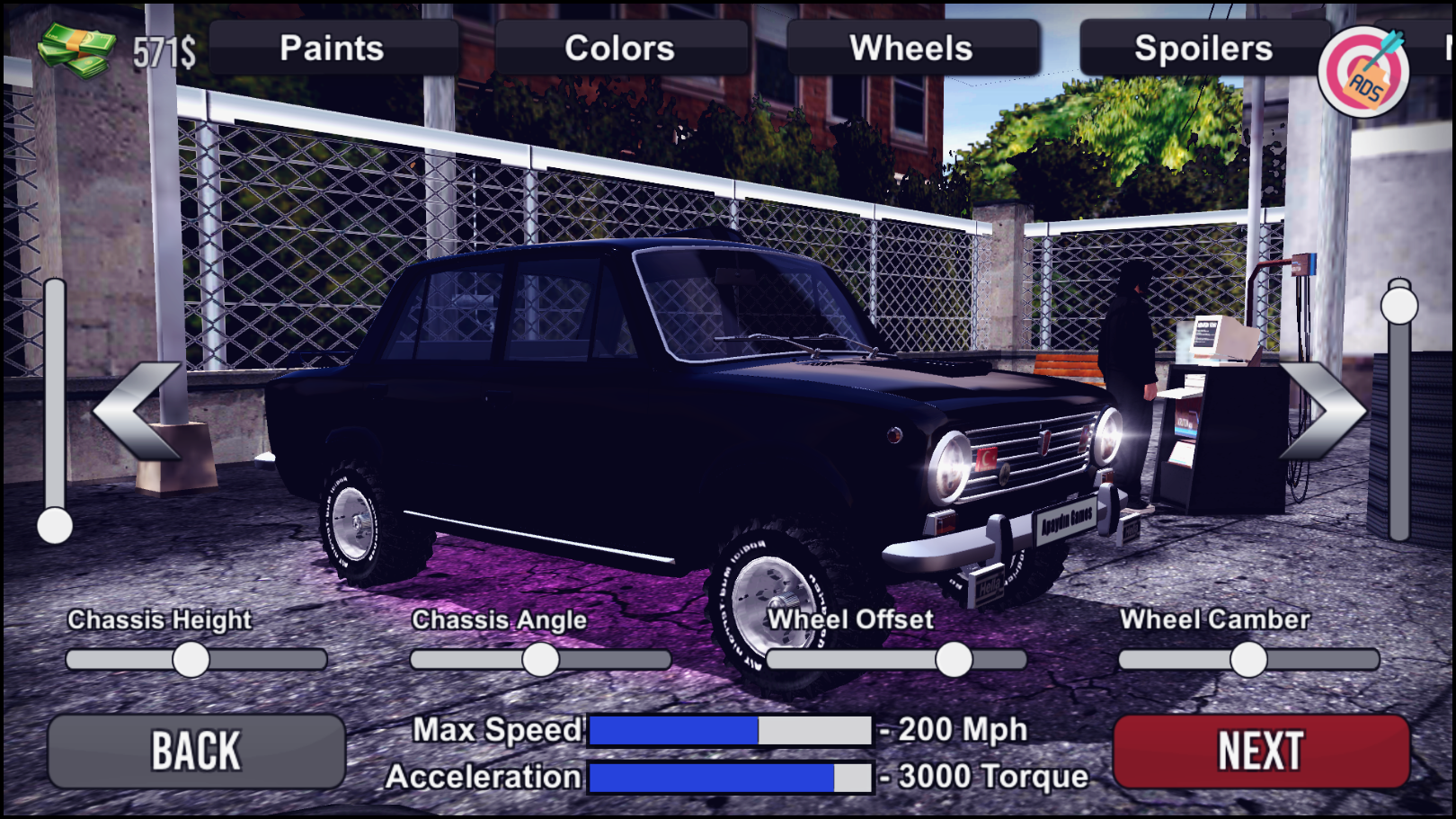
Task: Click the Max Speed progress bar
Action: (x=732, y=729)
